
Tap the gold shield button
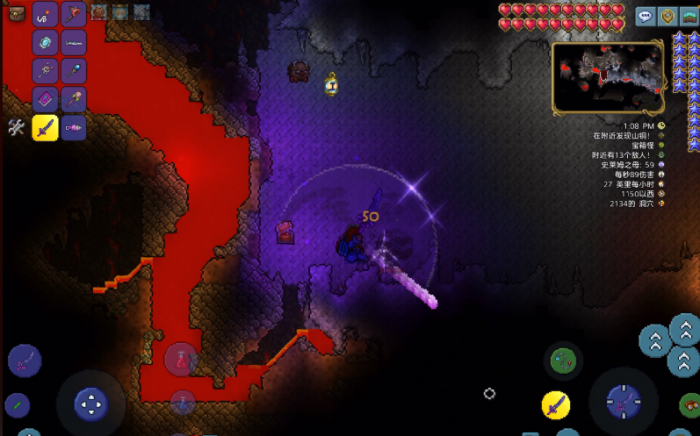click(x=667, y=16)
